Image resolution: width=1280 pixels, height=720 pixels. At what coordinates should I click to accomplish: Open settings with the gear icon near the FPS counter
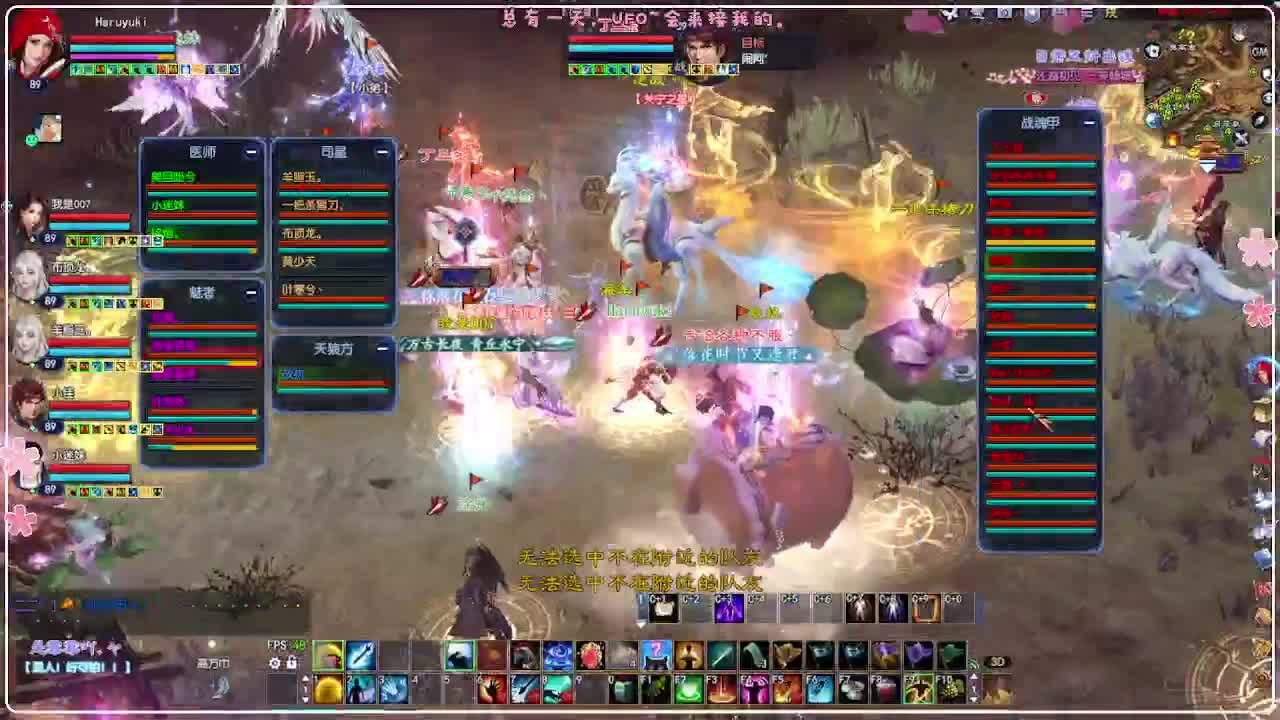272,662
